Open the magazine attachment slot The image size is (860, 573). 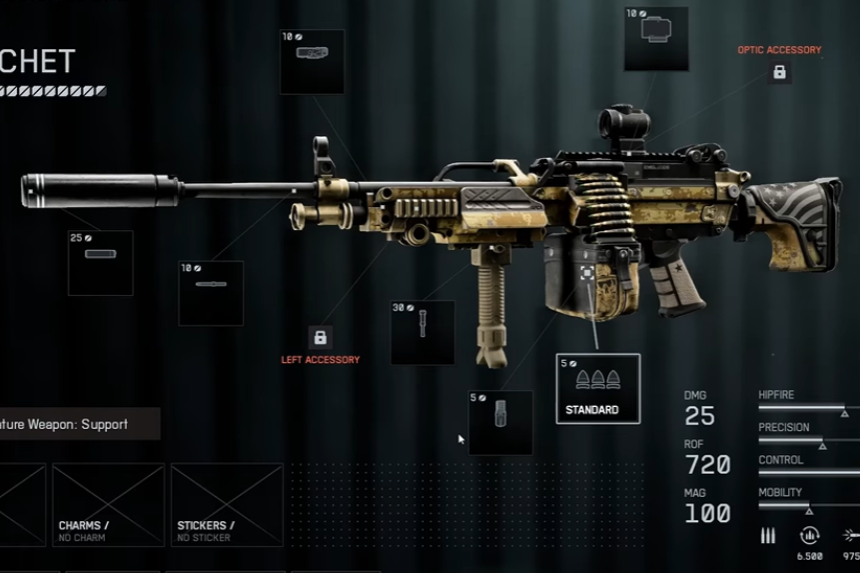[x=500, y=422]
